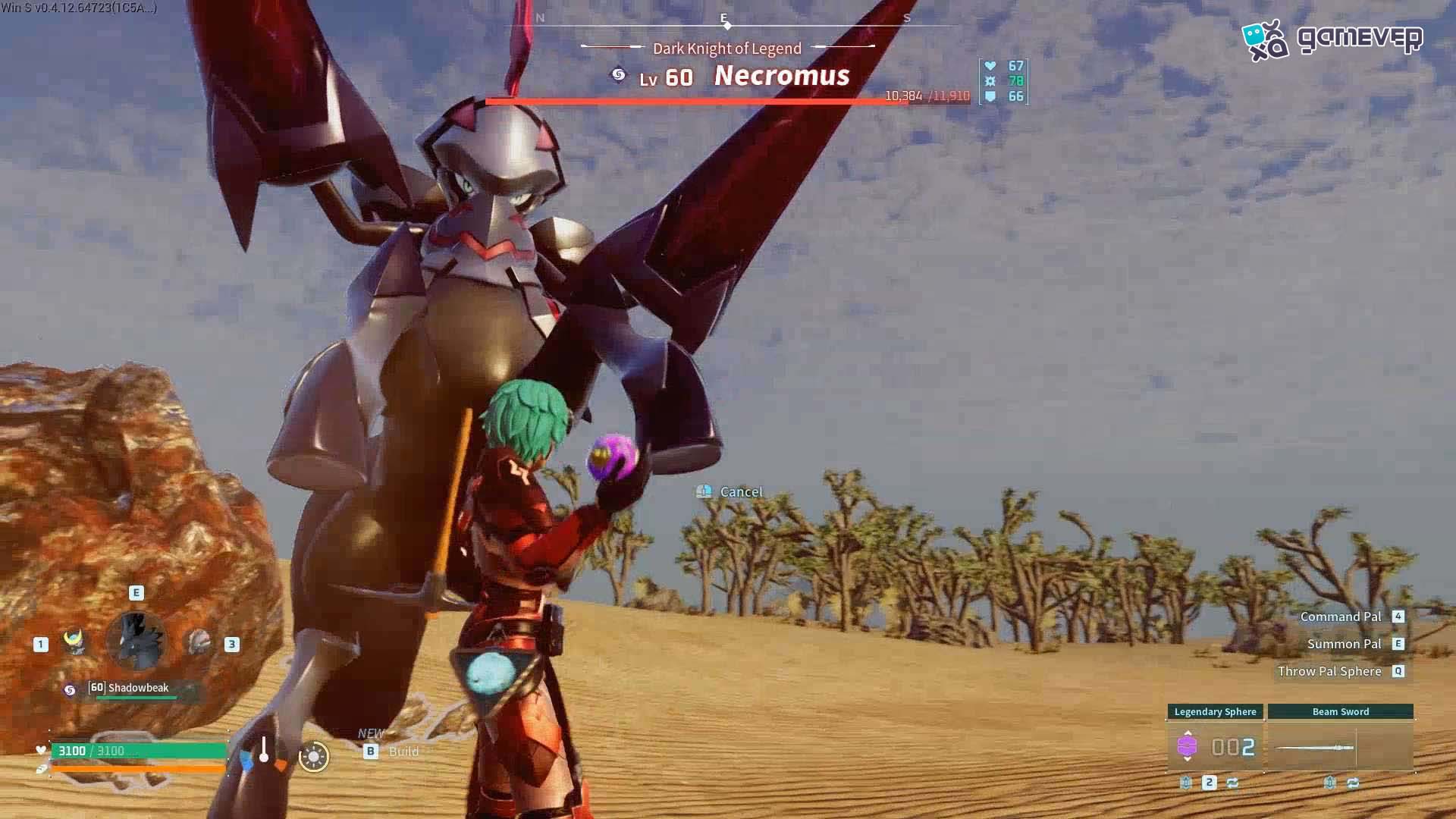Click the Cancel option
The height and width of the screenshot is (819, 1456).
pos(739,492)
